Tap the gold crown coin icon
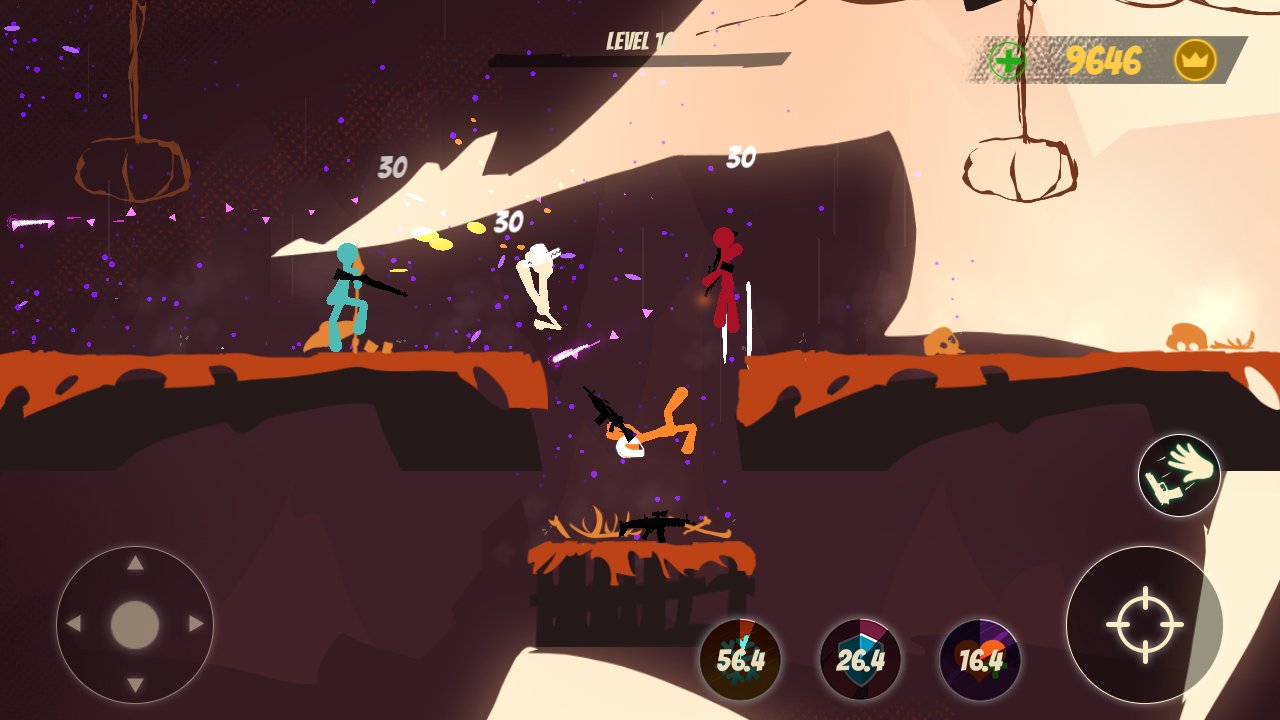Image resolution: width=1280 pixels, height=720 pixels. tap(1195, 61)
